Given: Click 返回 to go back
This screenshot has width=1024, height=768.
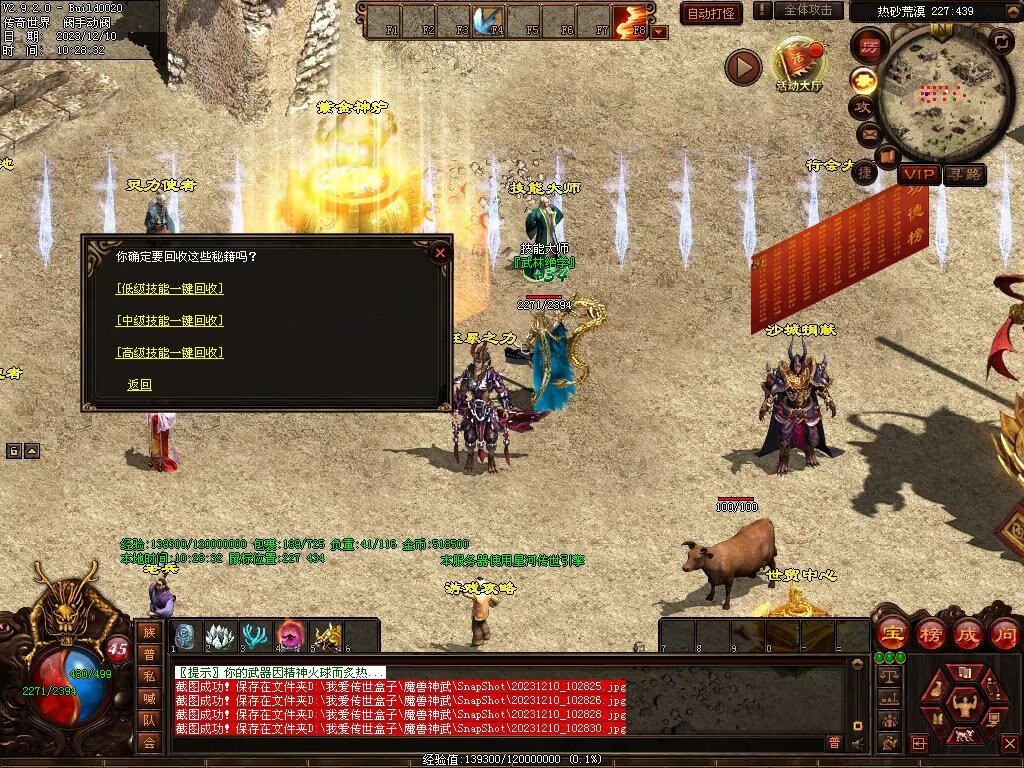Looking at the screenshot, I should coord(139,385).
